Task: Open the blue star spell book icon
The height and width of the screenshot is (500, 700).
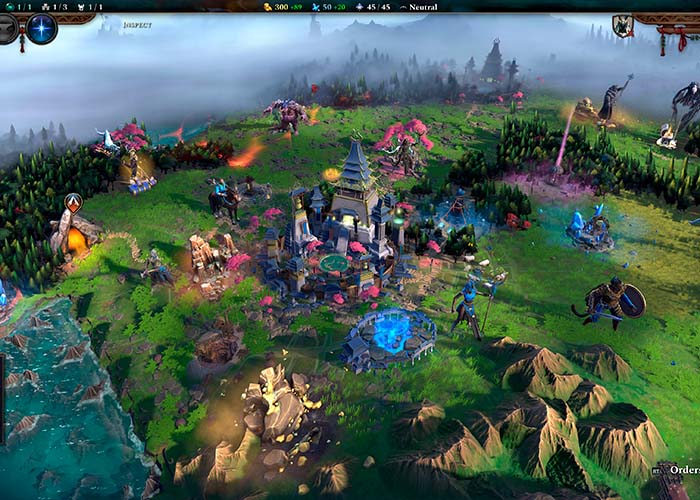Action: point(41,29)
